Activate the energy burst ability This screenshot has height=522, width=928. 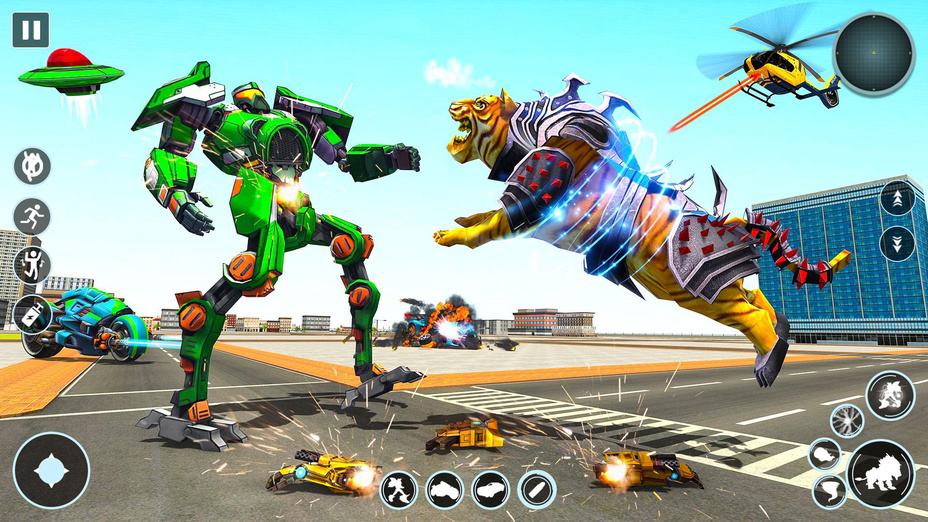(x=846, y=421)
